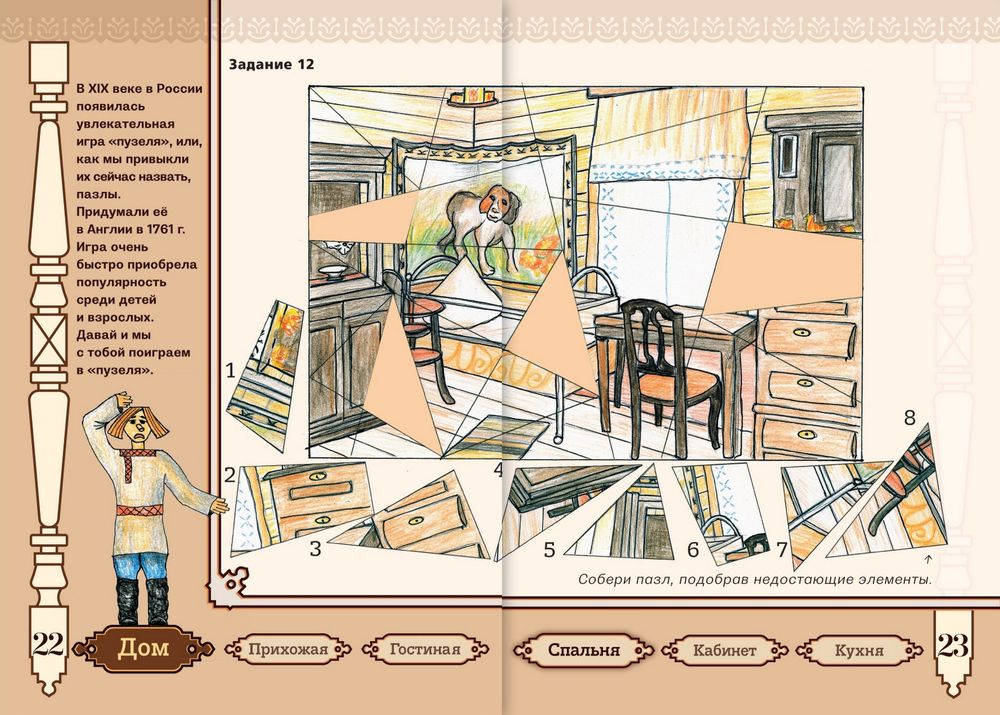This screenshot has height=715, width=1000.
Task: Go to the Гостиная tab
Action: point(418,650)
